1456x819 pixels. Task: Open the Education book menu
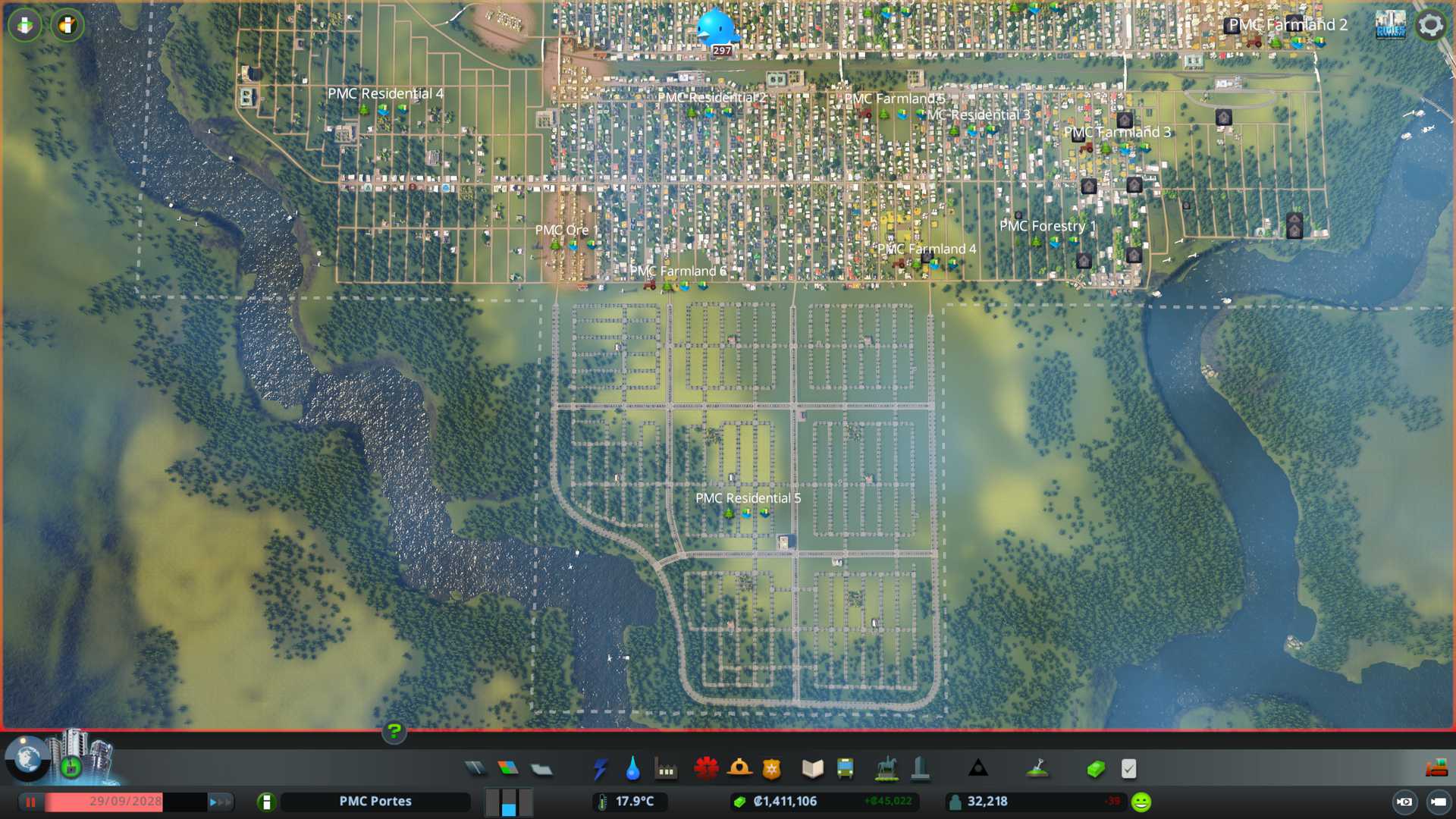tap(812, 769)
